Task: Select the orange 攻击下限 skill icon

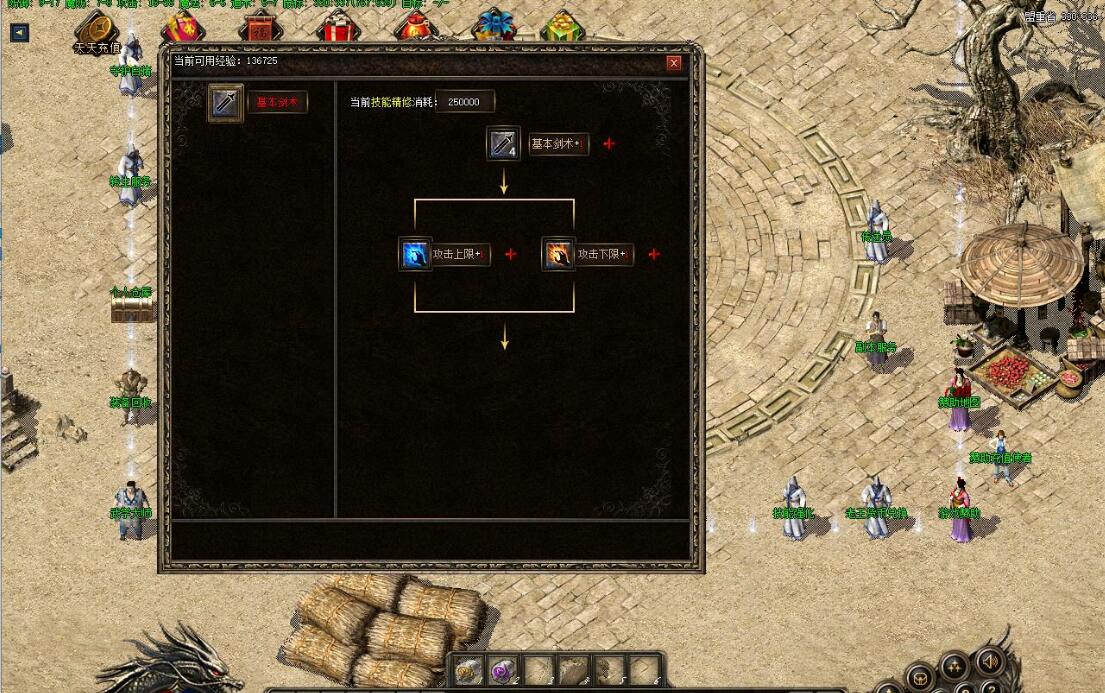Action: click(x=558, y=254)
